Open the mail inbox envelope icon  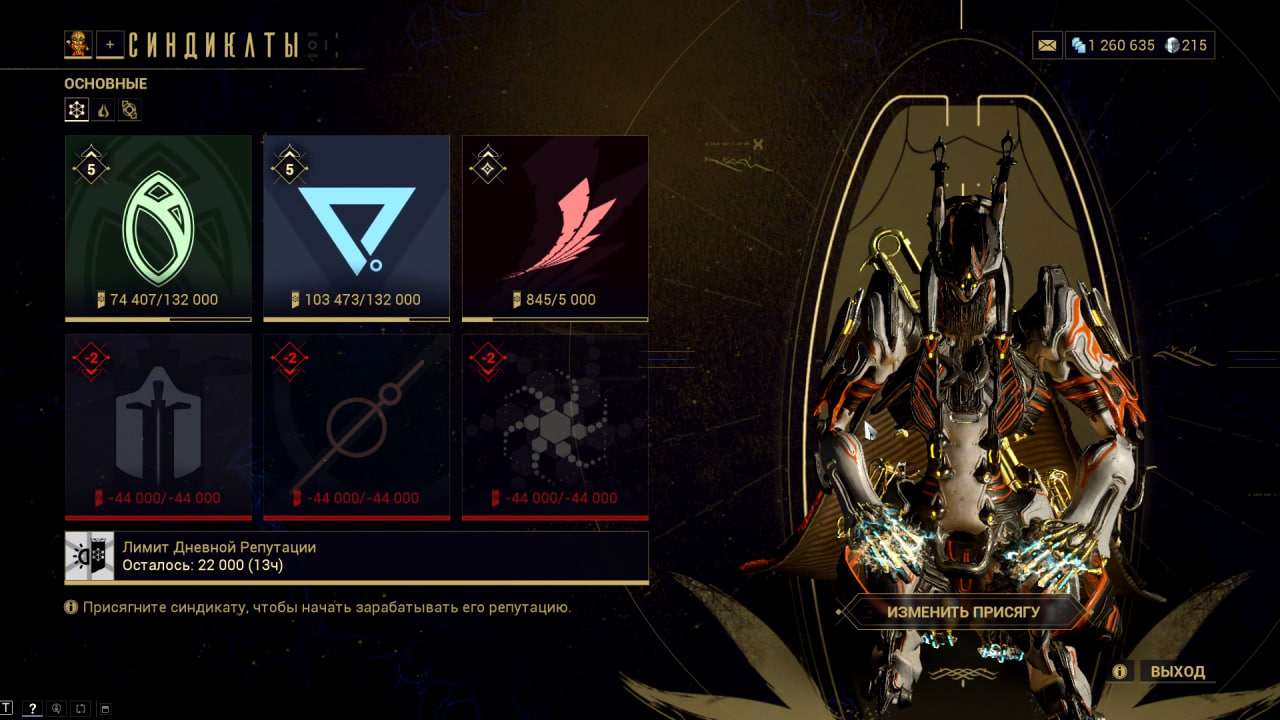click(1047, 45)
